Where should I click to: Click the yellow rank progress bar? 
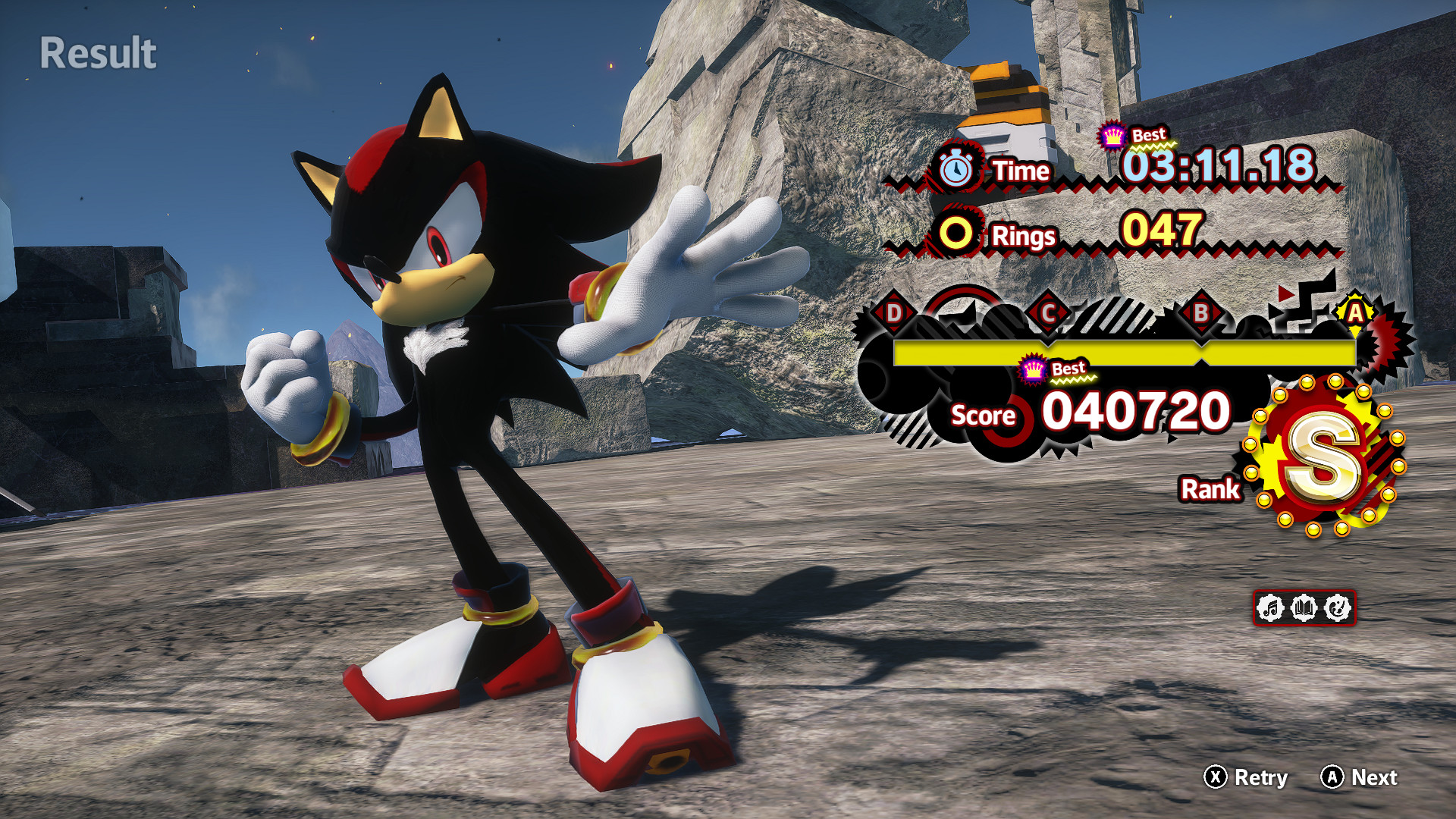[1122, 350]
